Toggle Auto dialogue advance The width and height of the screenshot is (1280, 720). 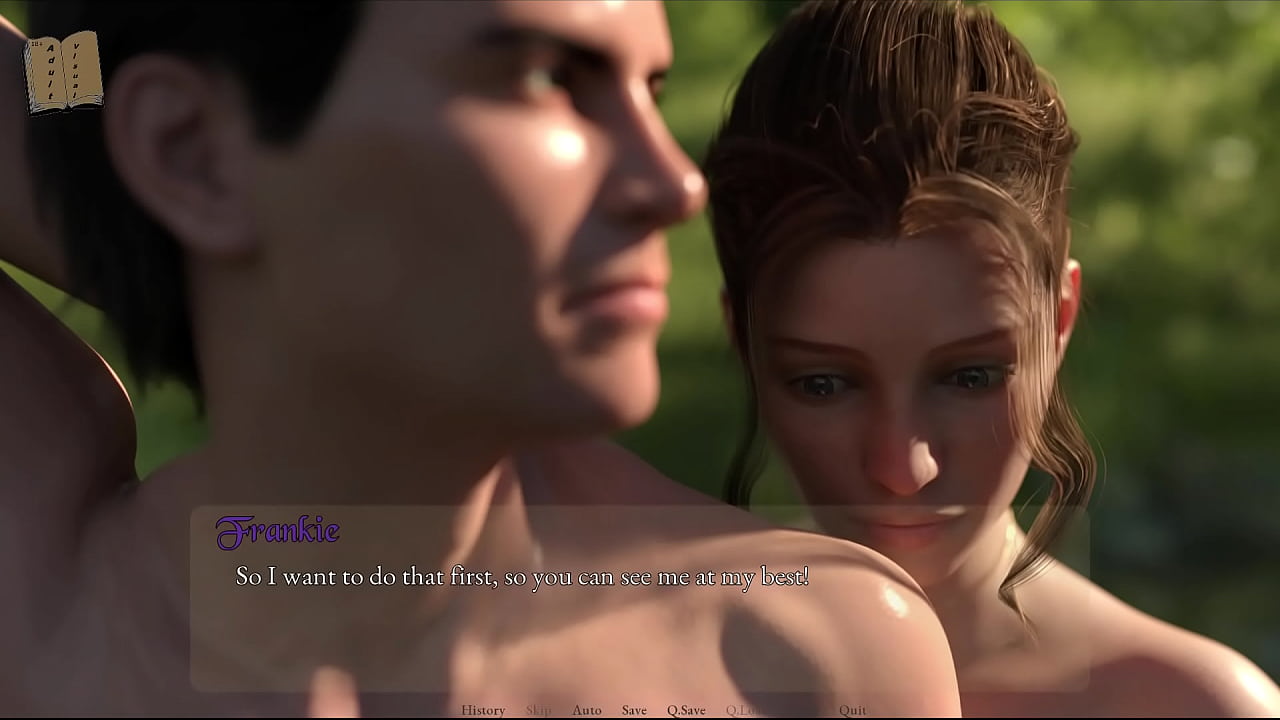(587, 710)
